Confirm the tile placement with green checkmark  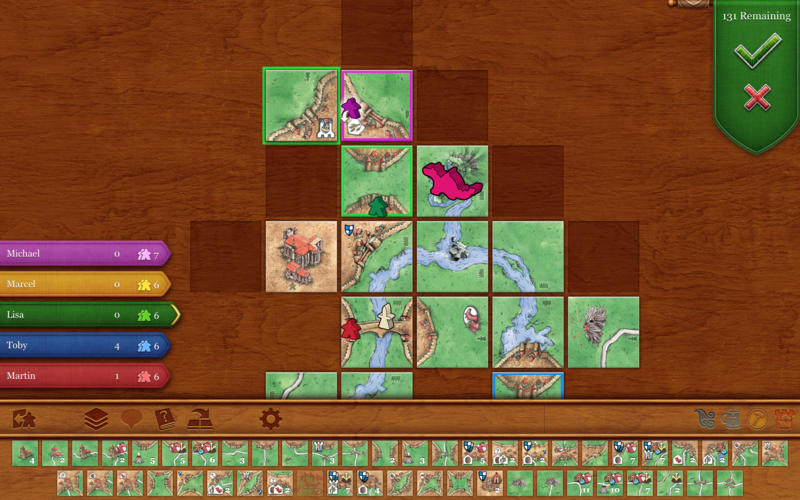coord(756,53)
